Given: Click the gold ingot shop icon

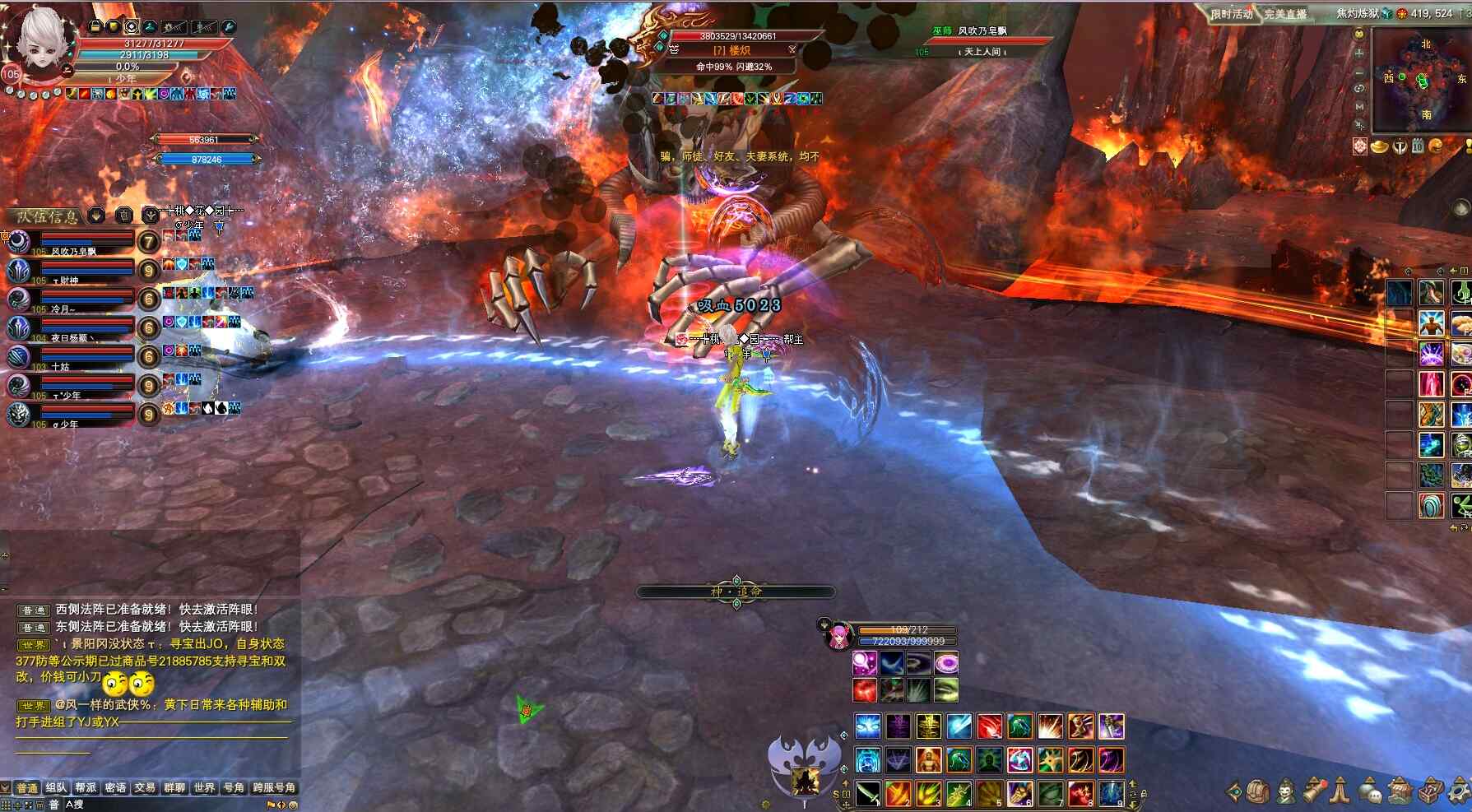Looking at the screenshot, I should (x=1379, y=146).
